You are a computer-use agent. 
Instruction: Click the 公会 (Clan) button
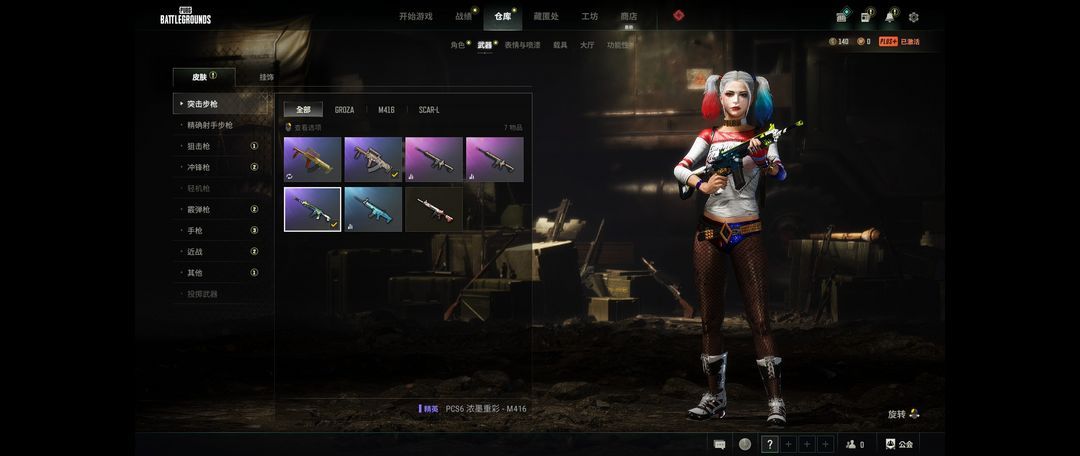coord(900,444)
